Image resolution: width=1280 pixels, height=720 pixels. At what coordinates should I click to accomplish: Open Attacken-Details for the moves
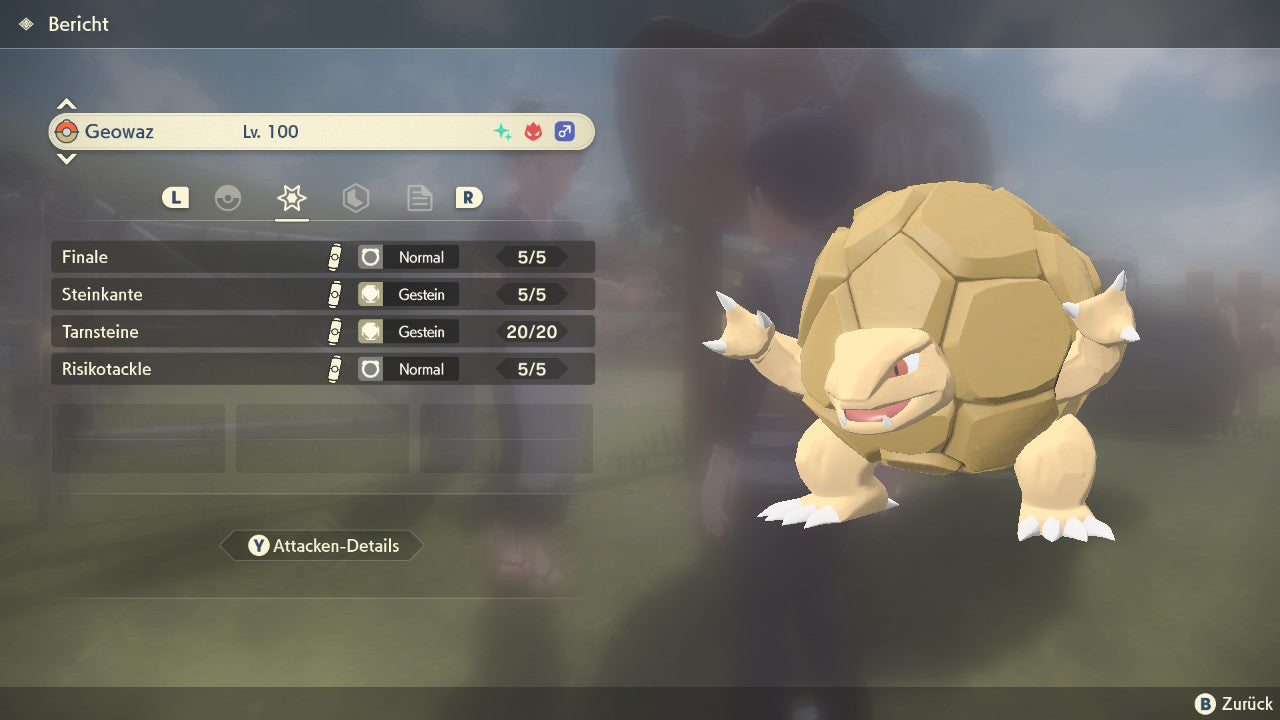[x=322, y=546]
